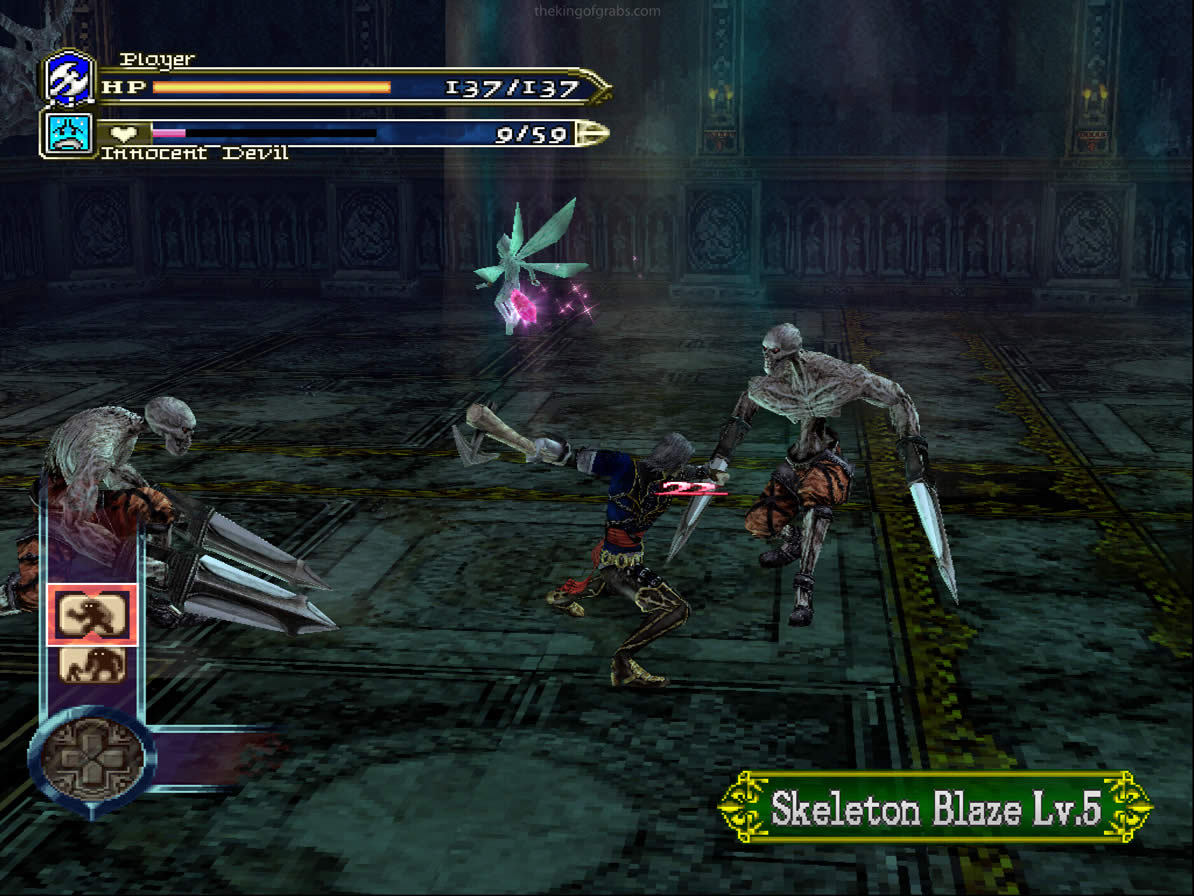1194x896 pixels.
Task: Select the Innocent Devil portrait icon
Action: [69, 133]
